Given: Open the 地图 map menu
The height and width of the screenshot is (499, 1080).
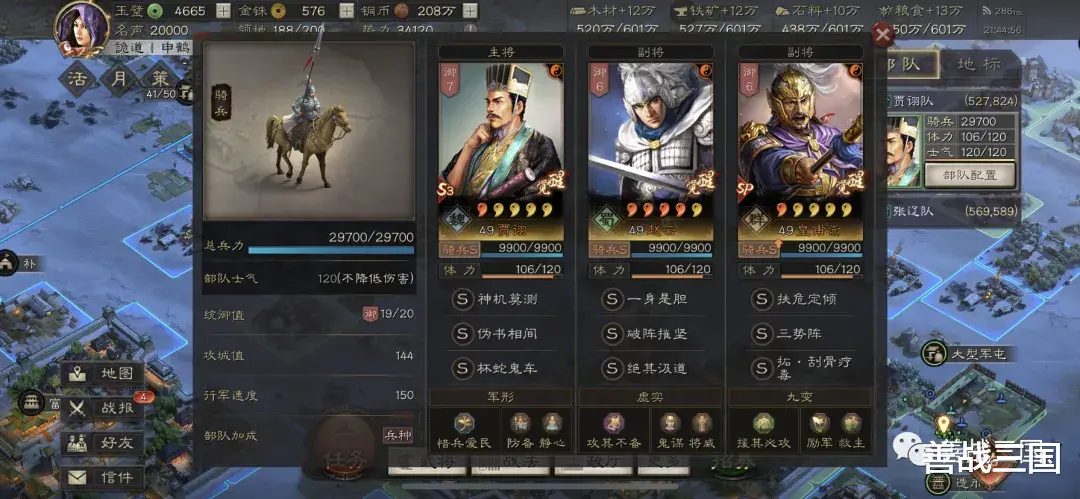Looking at the screenshot, I should pos(103,374).
